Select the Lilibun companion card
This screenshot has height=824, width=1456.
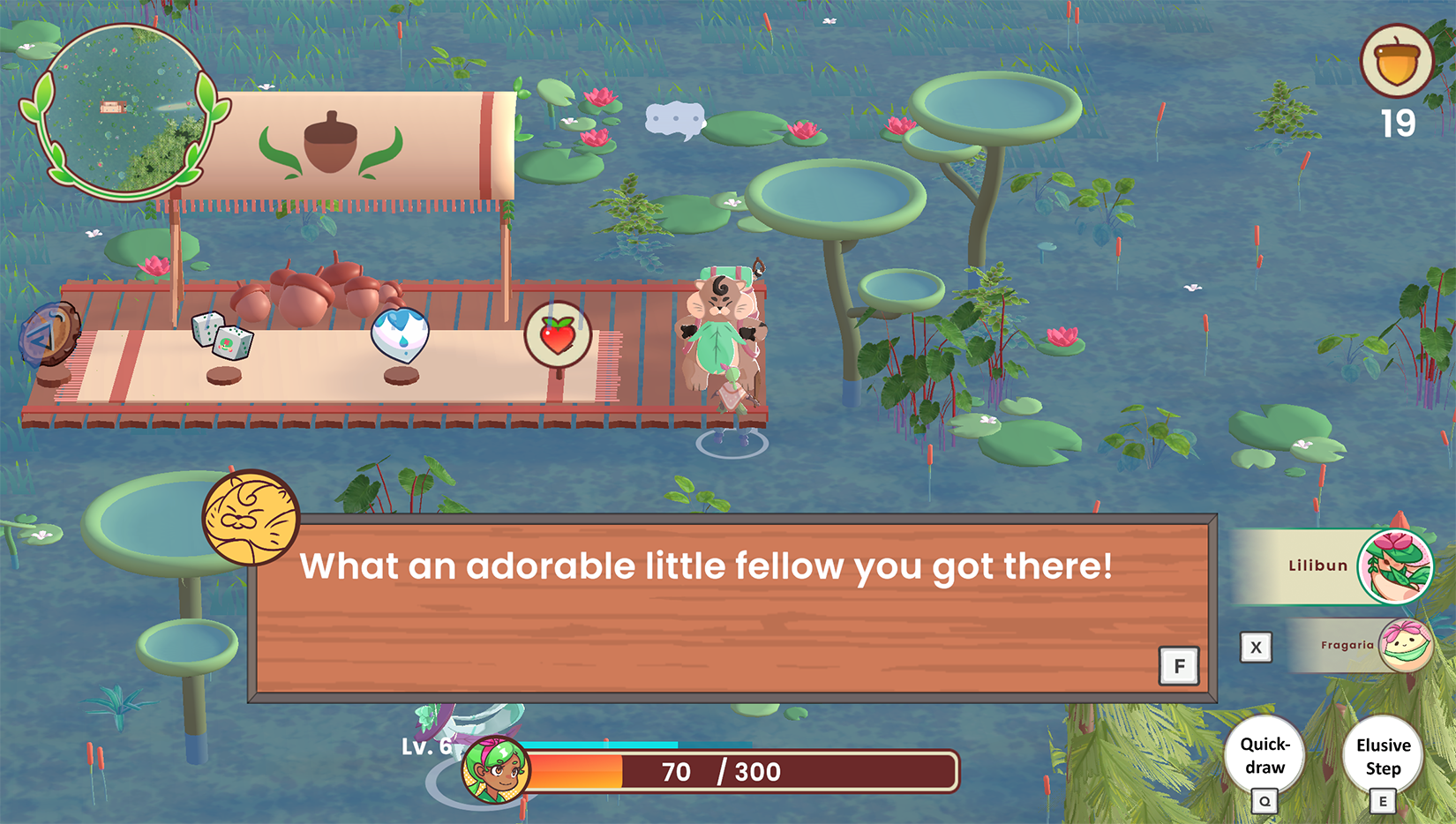pos(1332,566)
